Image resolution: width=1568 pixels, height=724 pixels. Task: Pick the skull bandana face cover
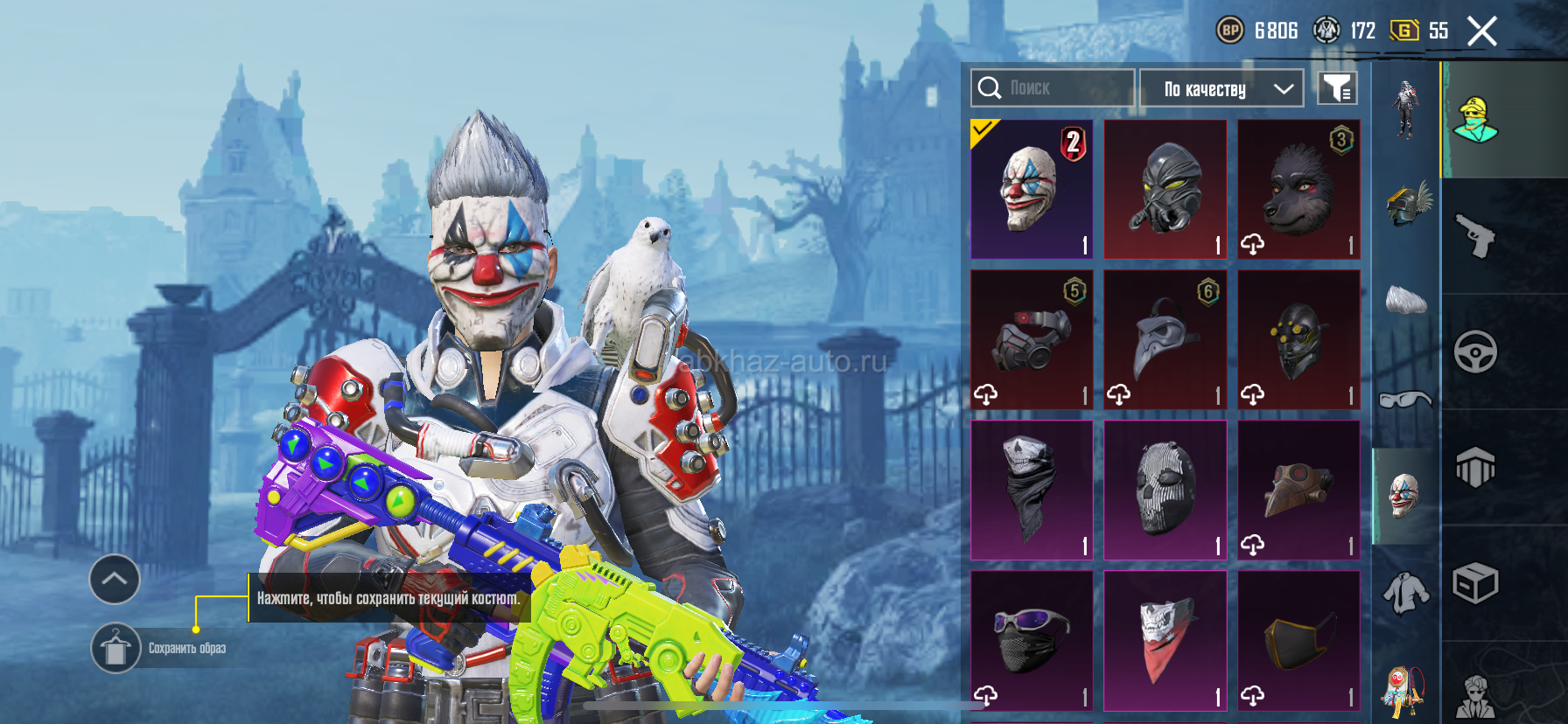(x=1032, y=491)
